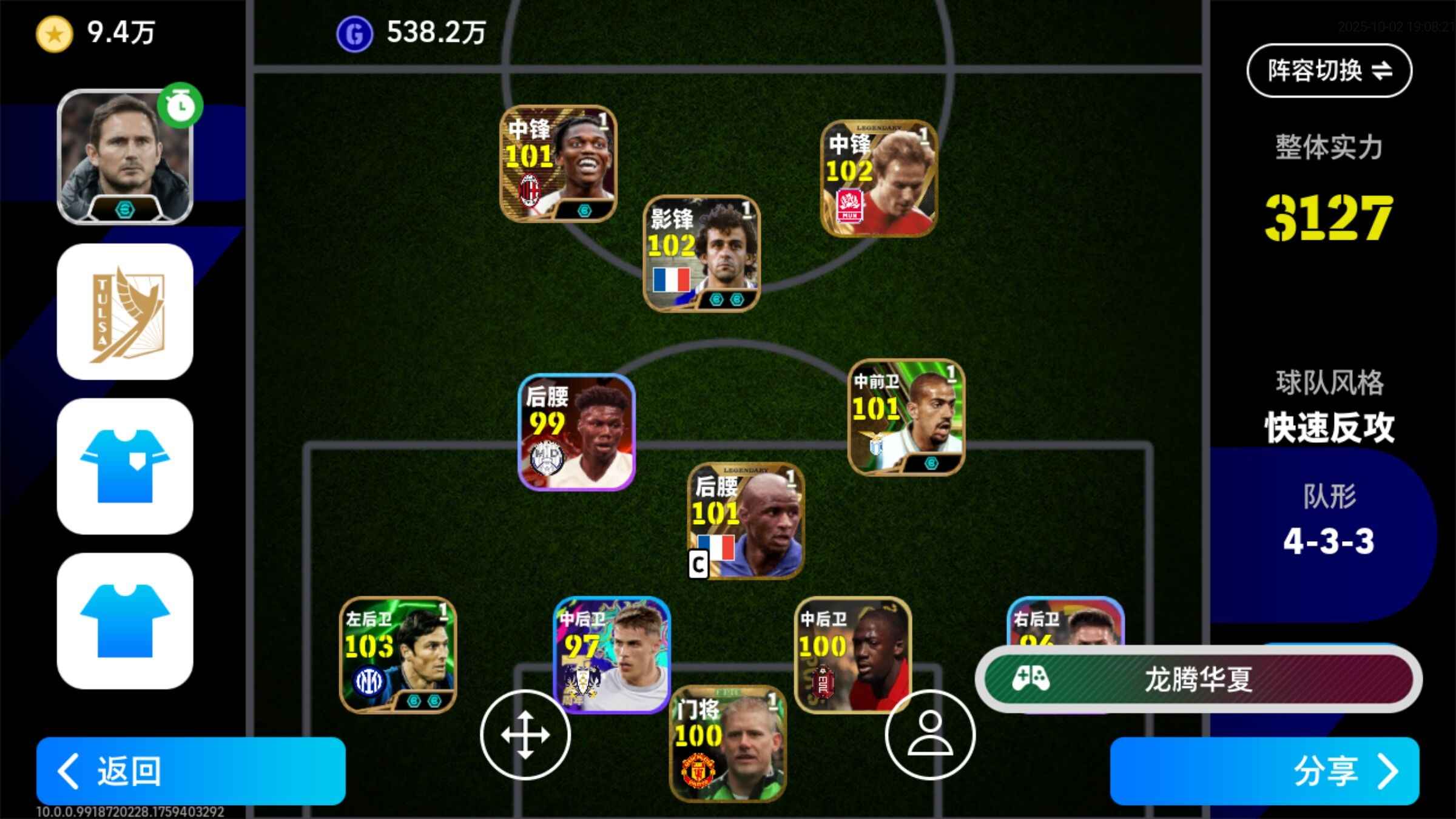Select the 99 后腰 midfielder card
The width and height of the screenshot is (1456, 819).
[576, 432]
